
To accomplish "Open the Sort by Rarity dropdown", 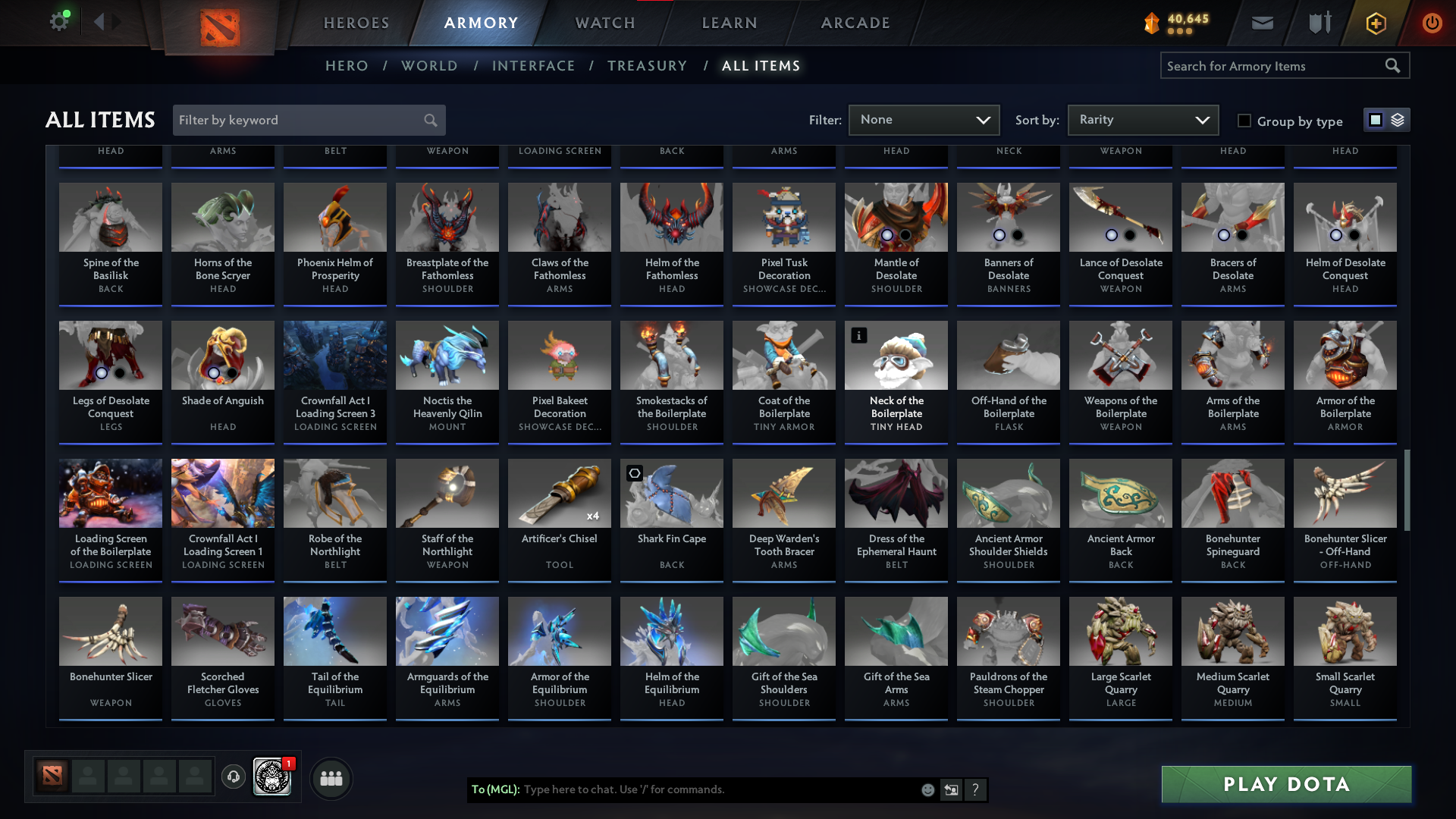I will pos(1142,120).
